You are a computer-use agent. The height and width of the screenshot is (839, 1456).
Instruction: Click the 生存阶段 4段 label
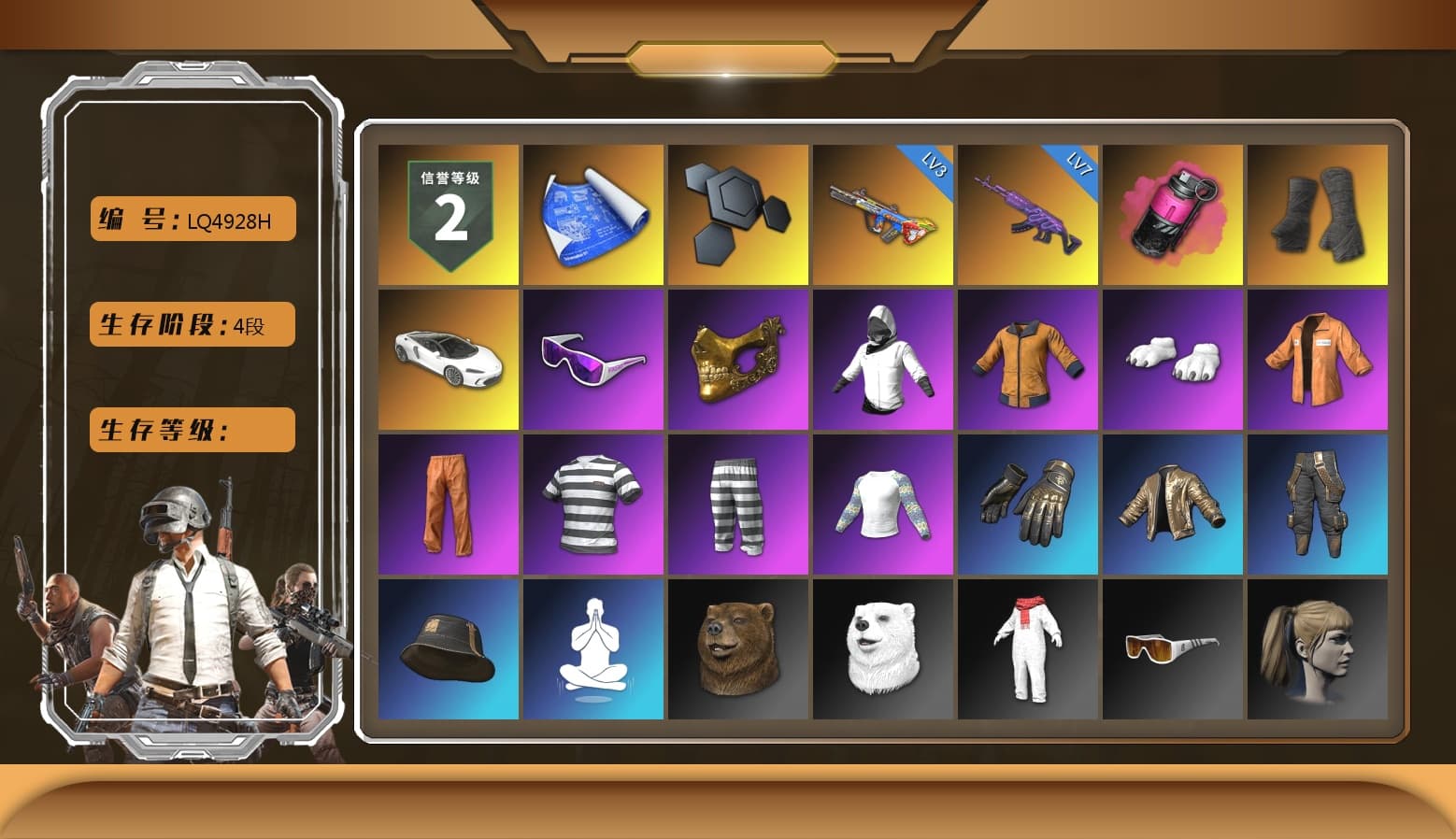click(191, 323)
